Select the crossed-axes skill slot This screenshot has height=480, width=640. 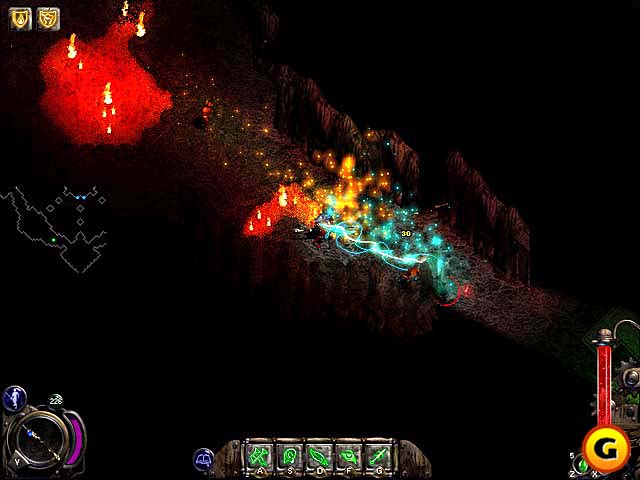[x=260, y=456]
